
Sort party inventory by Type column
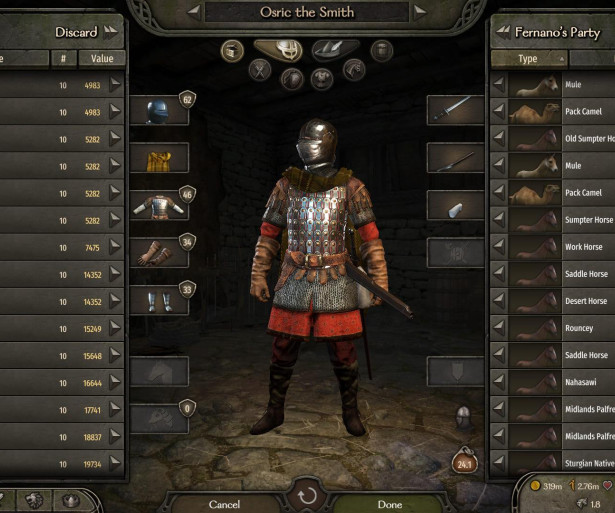point(528,59)
